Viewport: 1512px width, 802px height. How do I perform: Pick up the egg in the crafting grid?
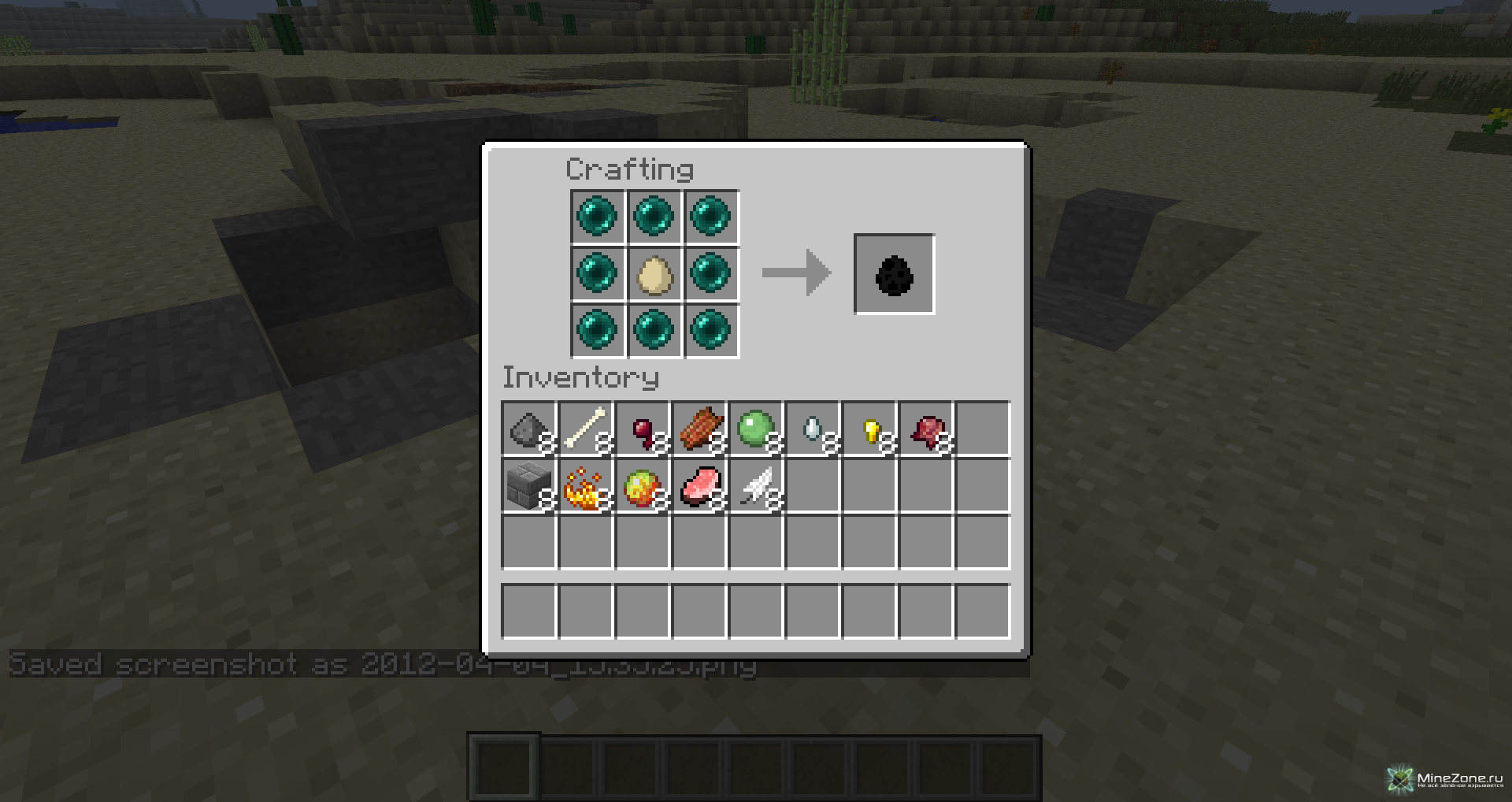(654, 274)
